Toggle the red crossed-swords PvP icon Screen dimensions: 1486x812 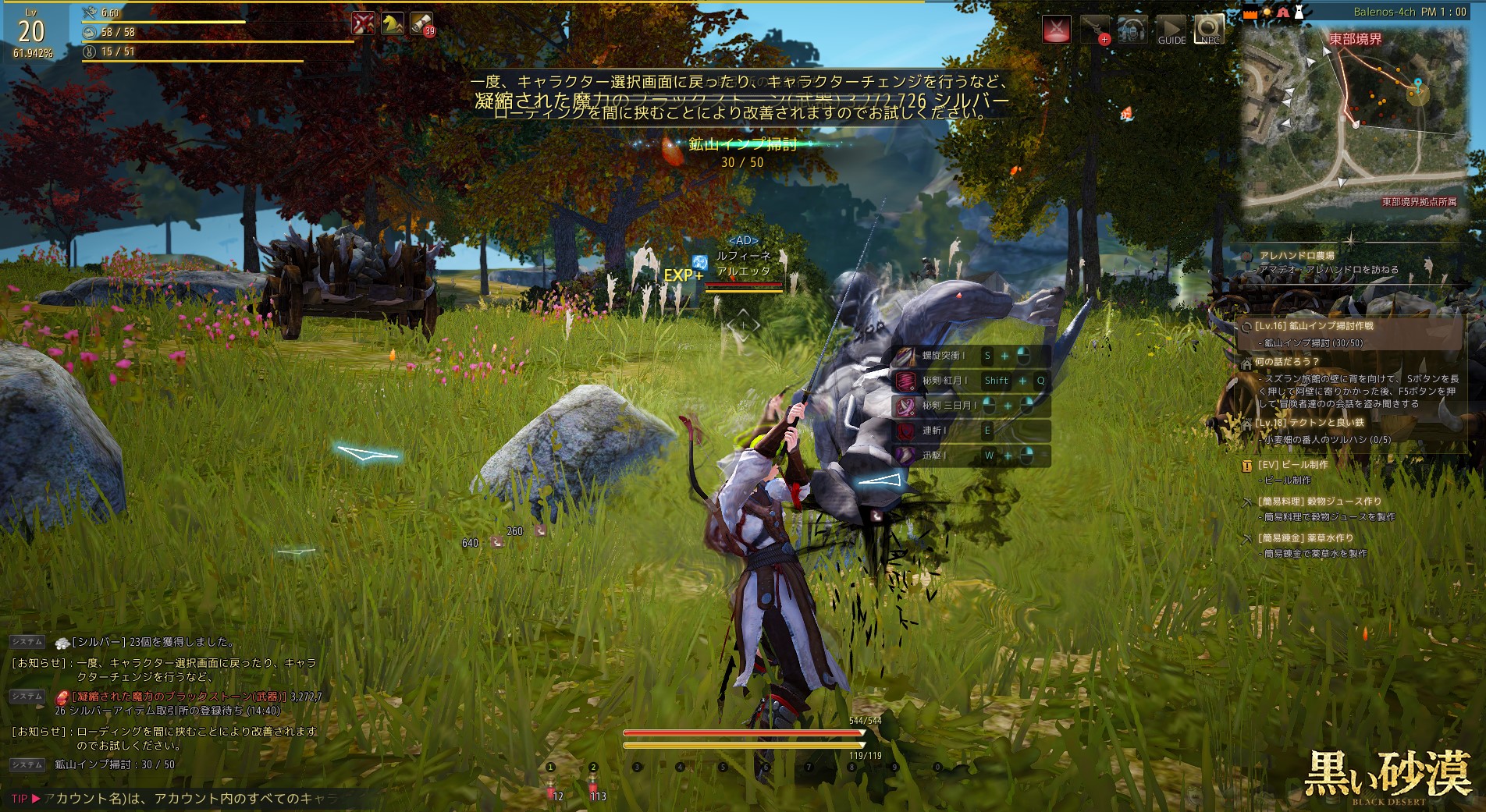1057,30
